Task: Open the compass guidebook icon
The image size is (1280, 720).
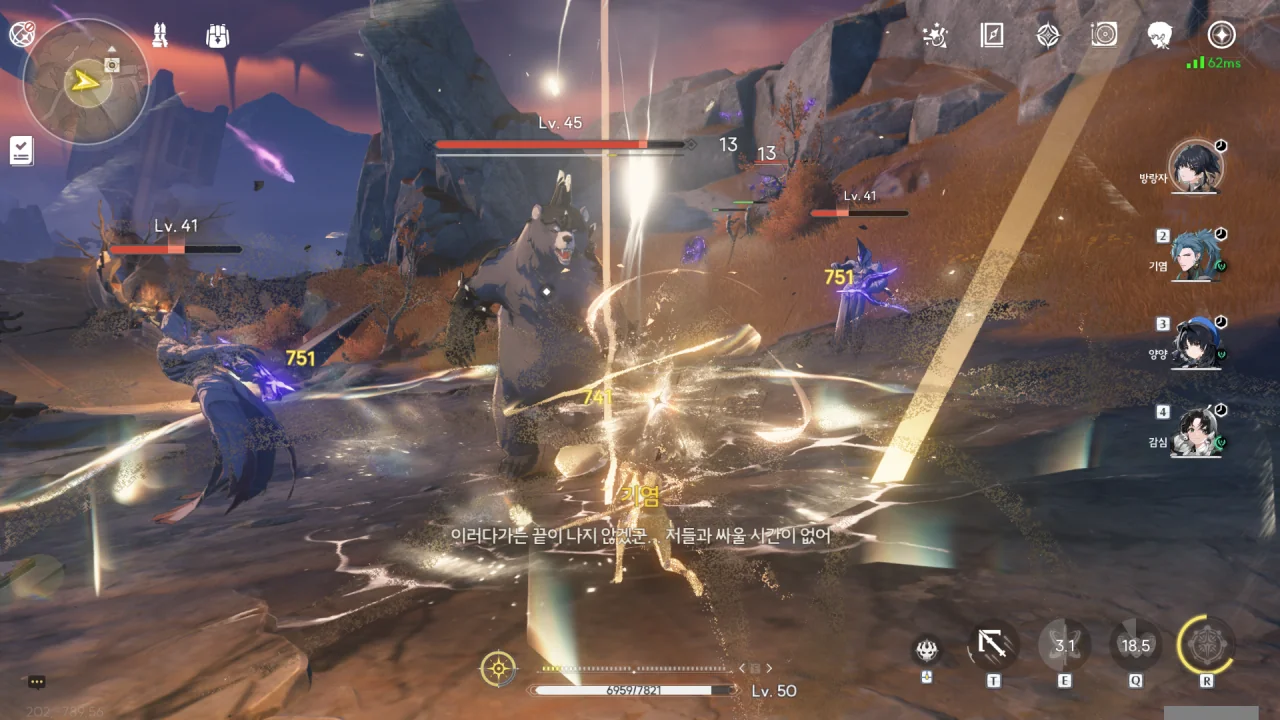Action: click(x=992, y=36)
